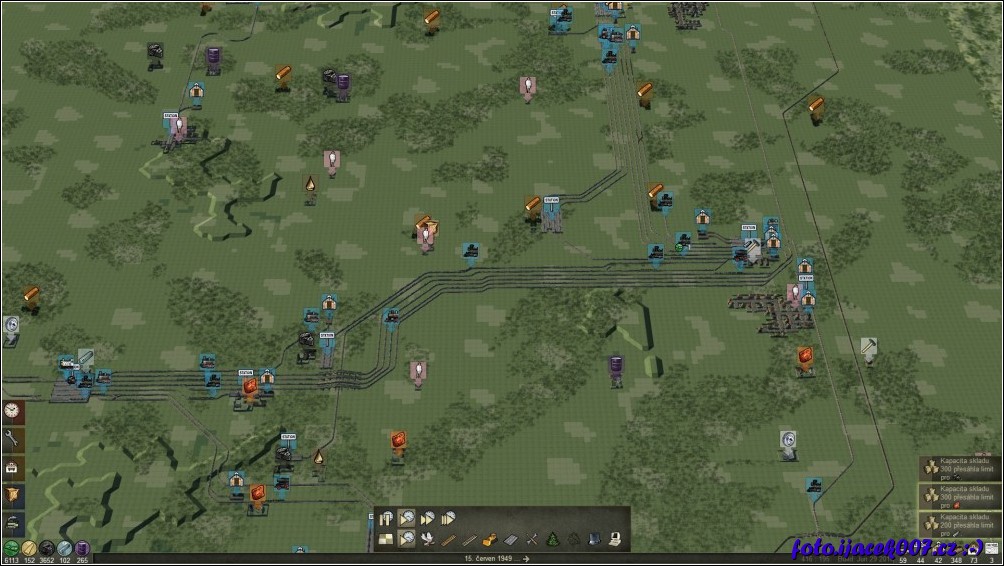1004x566 pixels.
Task: Click the briefcase icon in the sidebar
Action: click(x=13, y=467)
